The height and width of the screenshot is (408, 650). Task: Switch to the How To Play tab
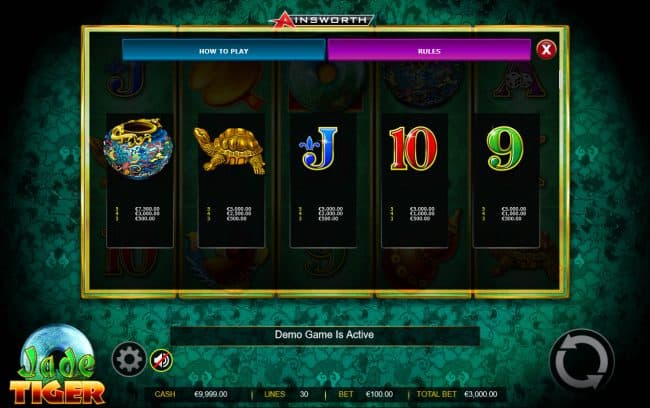pos(223,50)
